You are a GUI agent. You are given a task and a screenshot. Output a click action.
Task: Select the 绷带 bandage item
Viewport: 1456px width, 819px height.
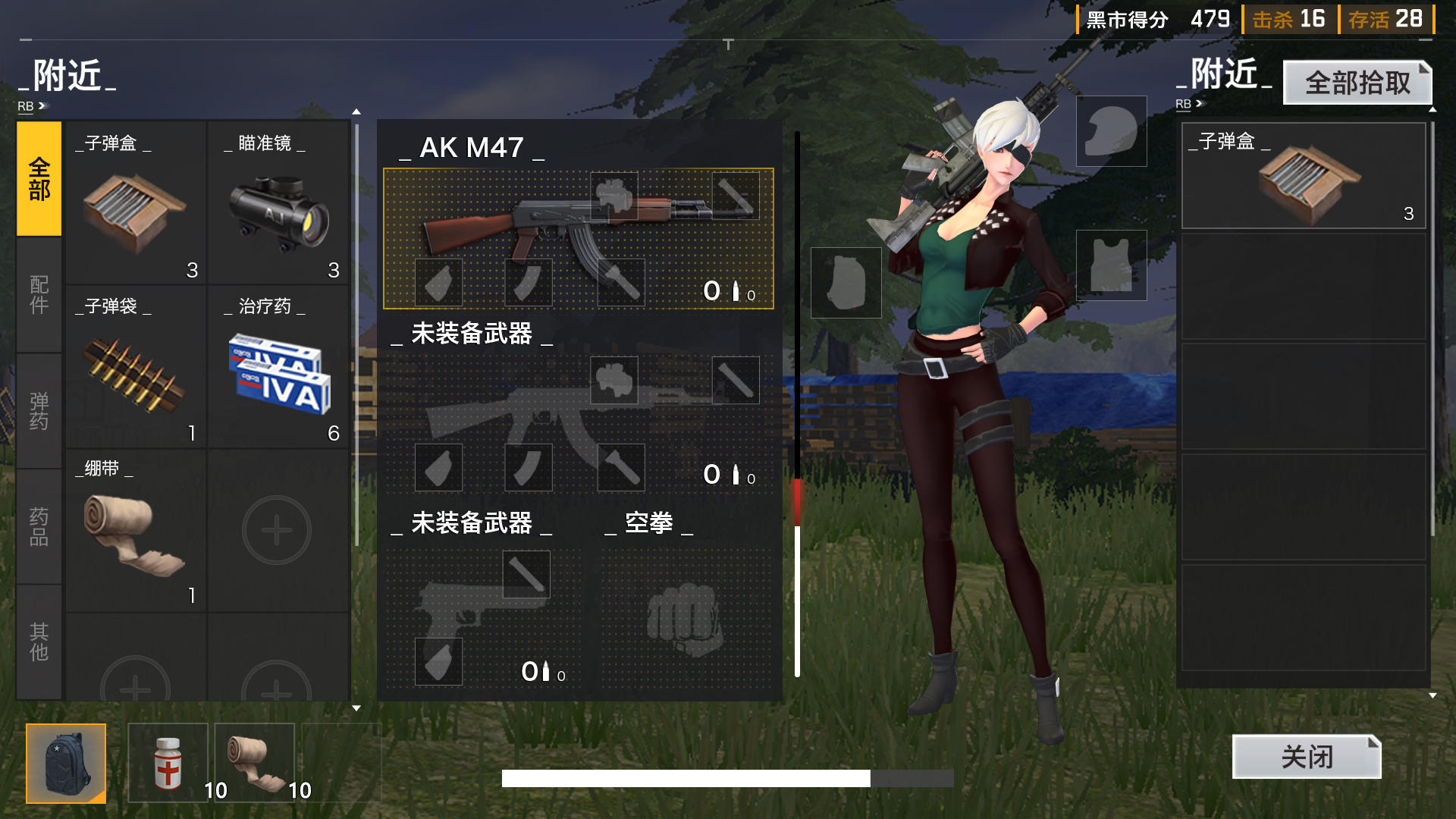135,535
